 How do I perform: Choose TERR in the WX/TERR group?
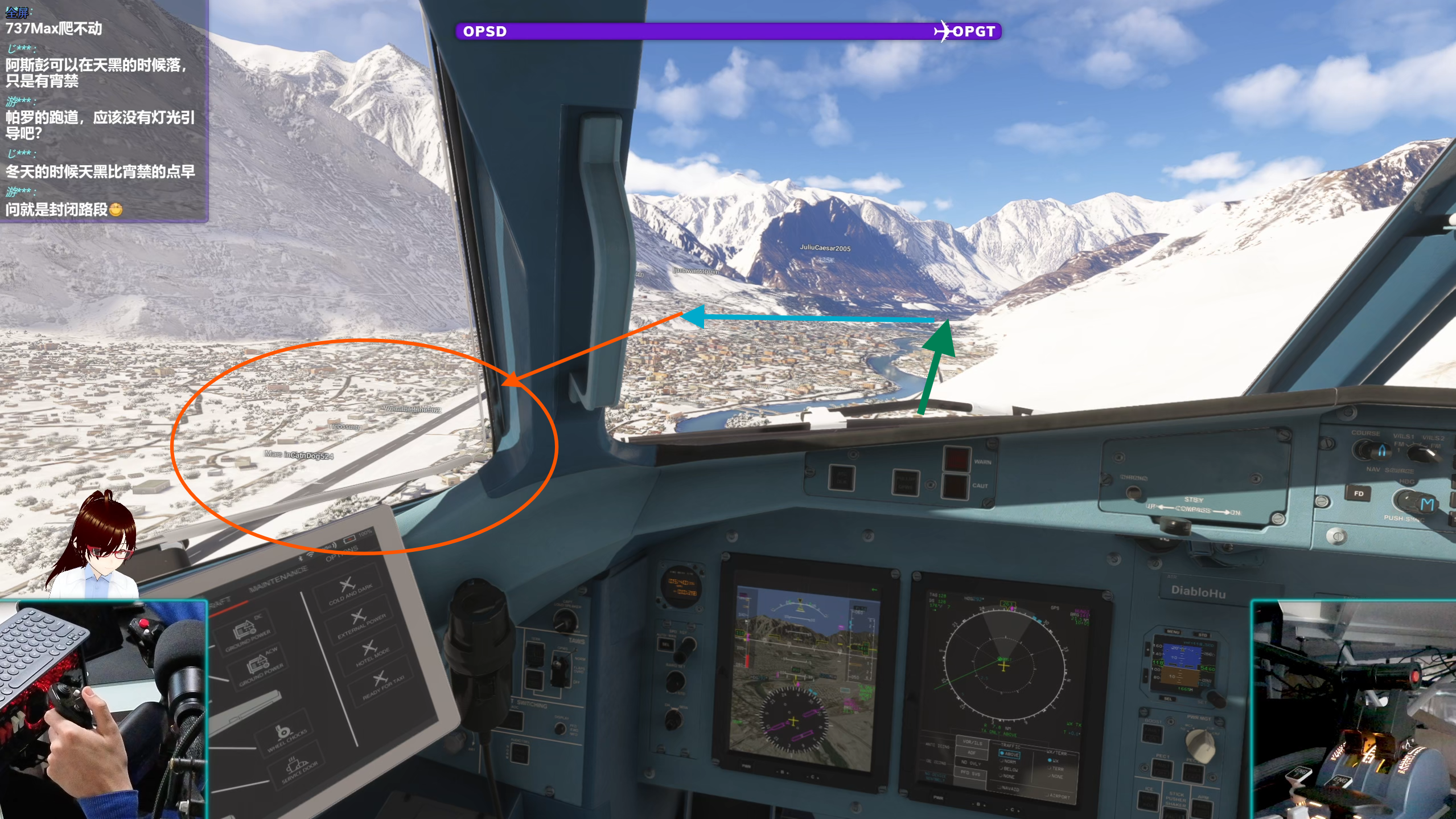[x=1056, y=768]
